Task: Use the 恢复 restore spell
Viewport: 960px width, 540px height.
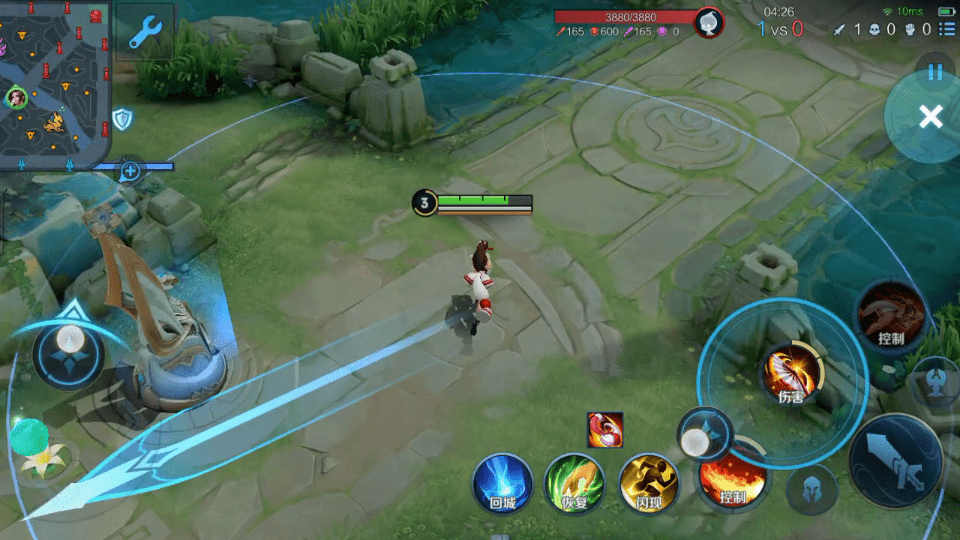Action: 574,483
